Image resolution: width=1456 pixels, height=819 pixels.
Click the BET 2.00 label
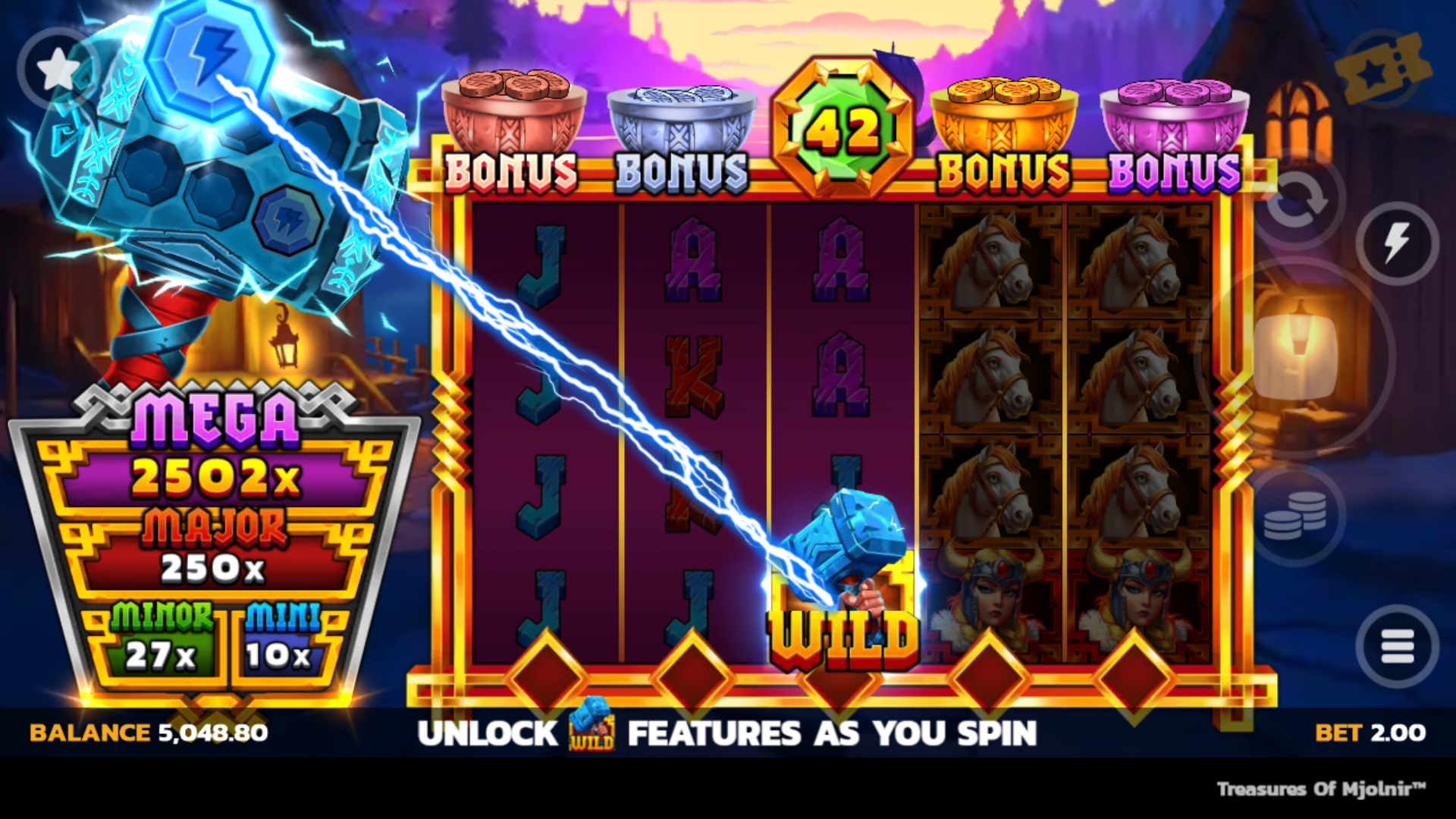click(x=1372, y=734)
